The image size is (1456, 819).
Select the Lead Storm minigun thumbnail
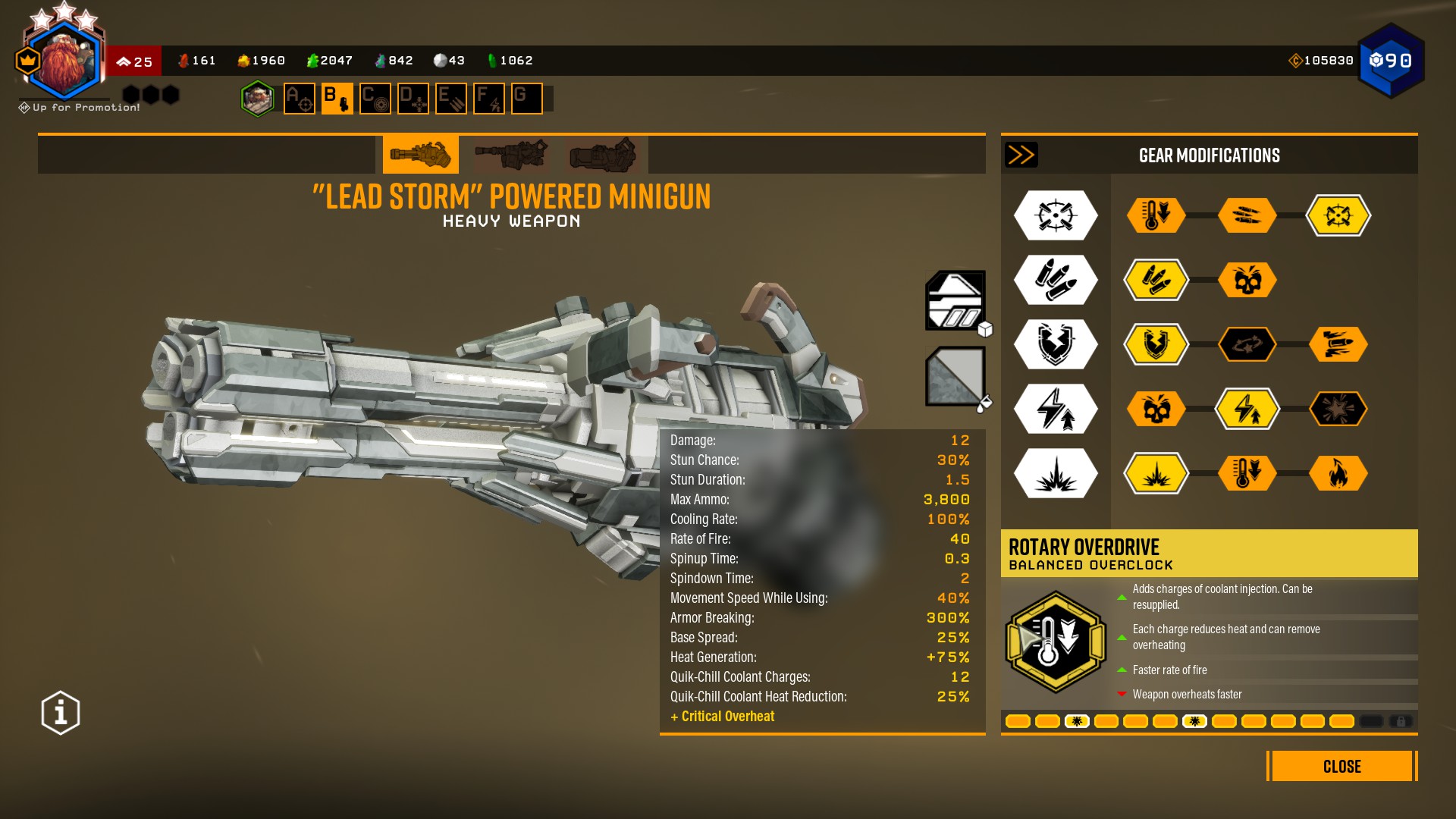(420, 155)
